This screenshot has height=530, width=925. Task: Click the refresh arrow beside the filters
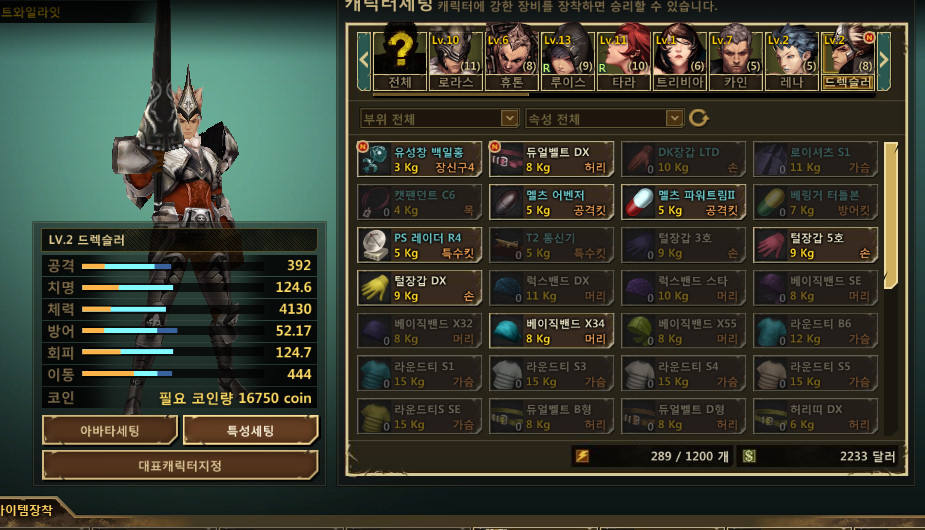(699, 118)
